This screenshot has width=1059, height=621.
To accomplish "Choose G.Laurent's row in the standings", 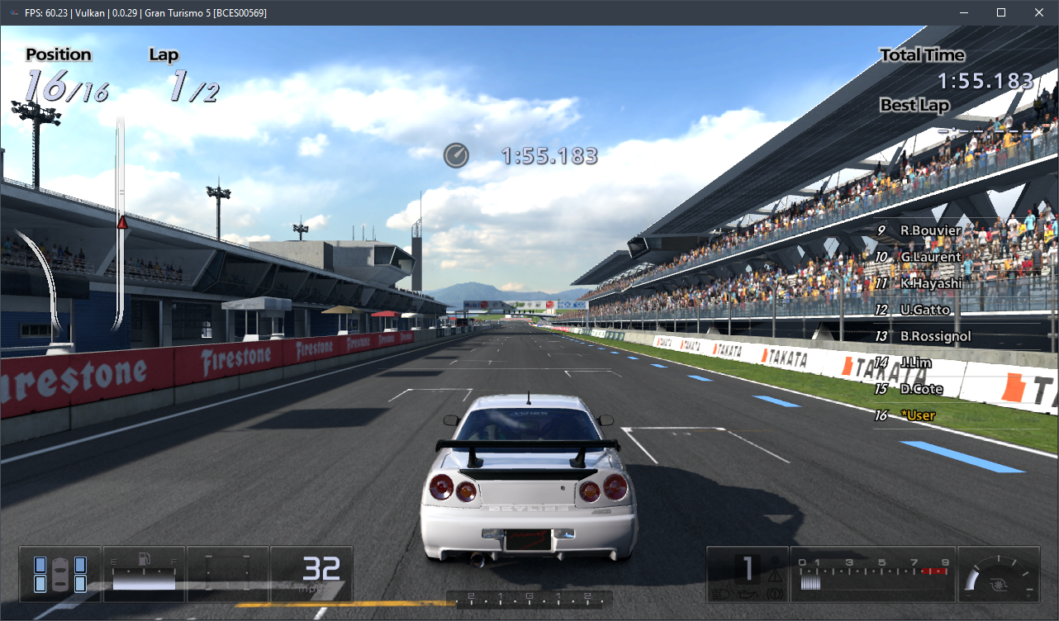I will coord(930,257).
